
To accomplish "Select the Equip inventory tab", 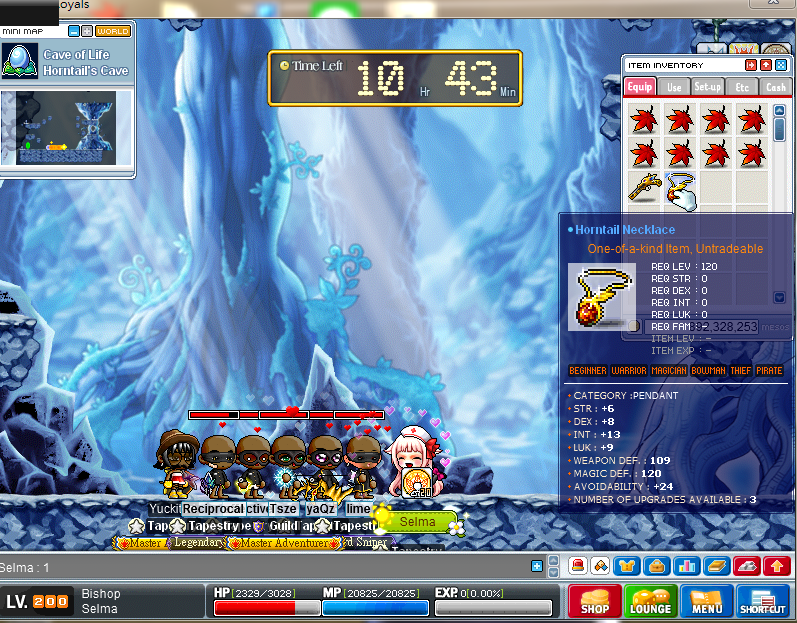I will coord(640,87).
